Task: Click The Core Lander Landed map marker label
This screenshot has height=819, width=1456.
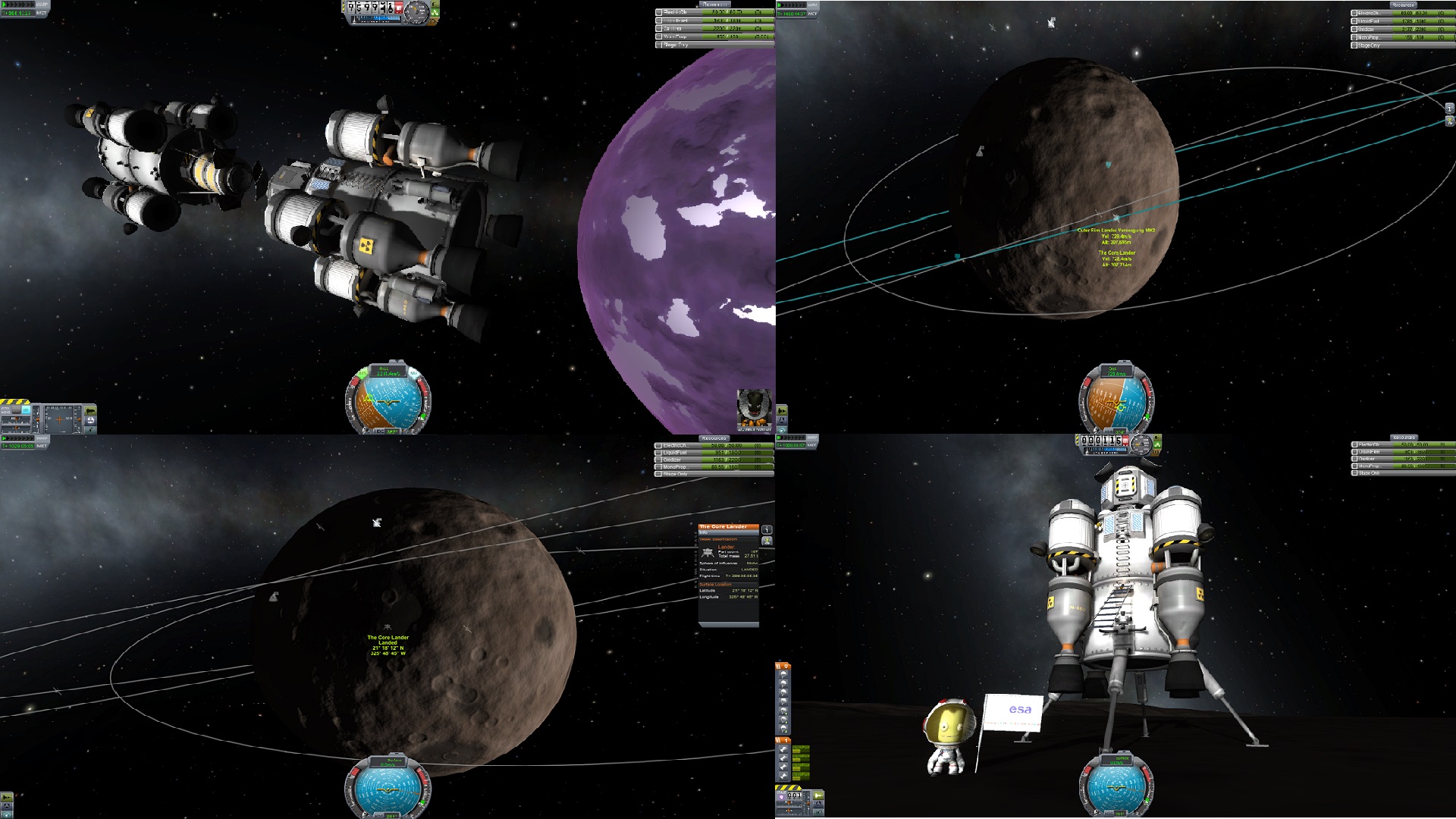Action: coord(388,638)
